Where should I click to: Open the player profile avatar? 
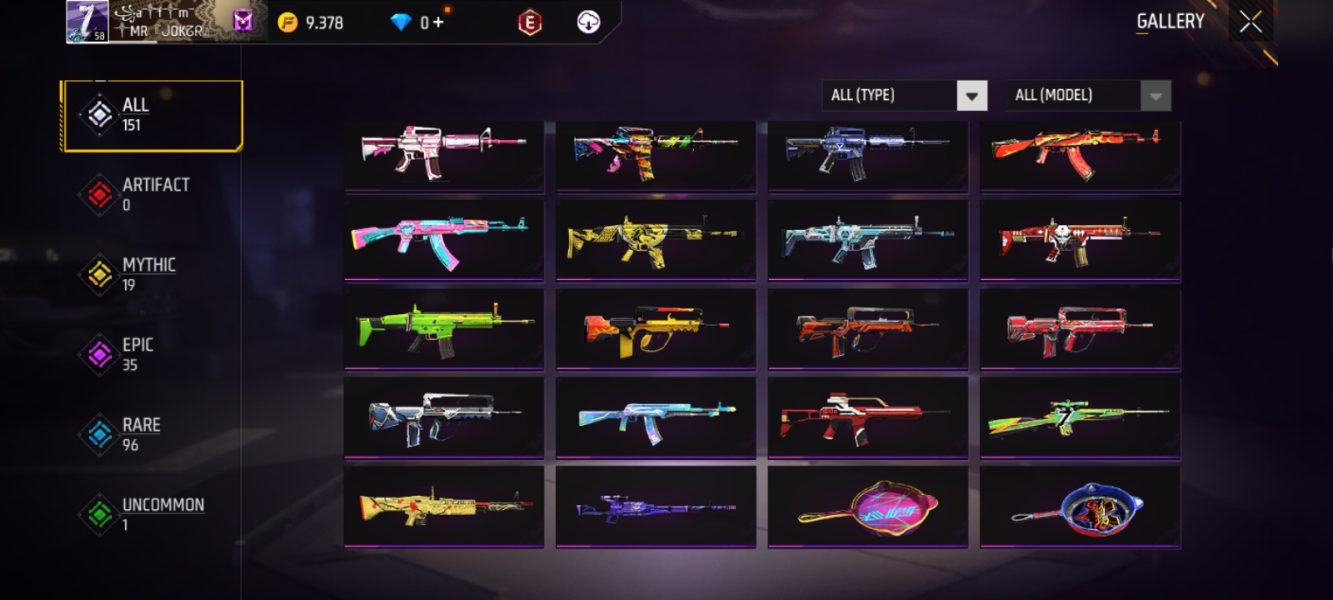click(x=87, y=21)
